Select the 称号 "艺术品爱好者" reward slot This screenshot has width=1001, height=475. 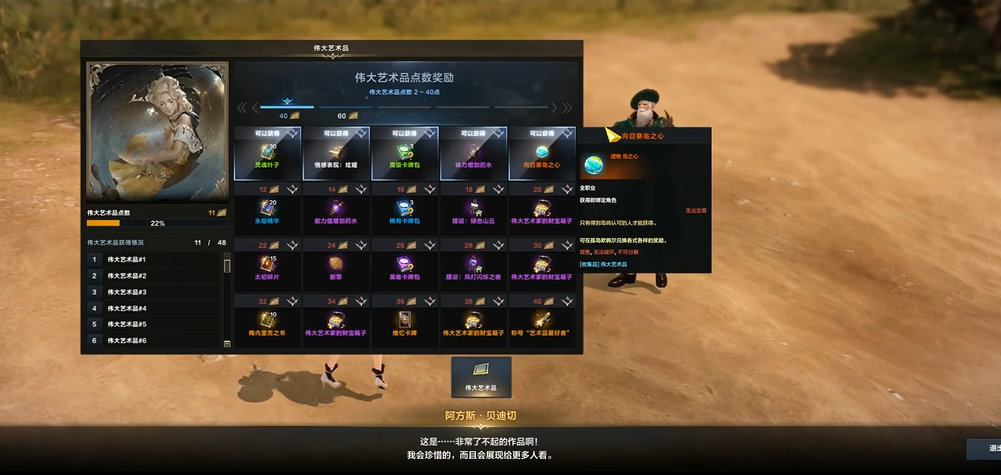pyautogui.click(x=542, y=321)
